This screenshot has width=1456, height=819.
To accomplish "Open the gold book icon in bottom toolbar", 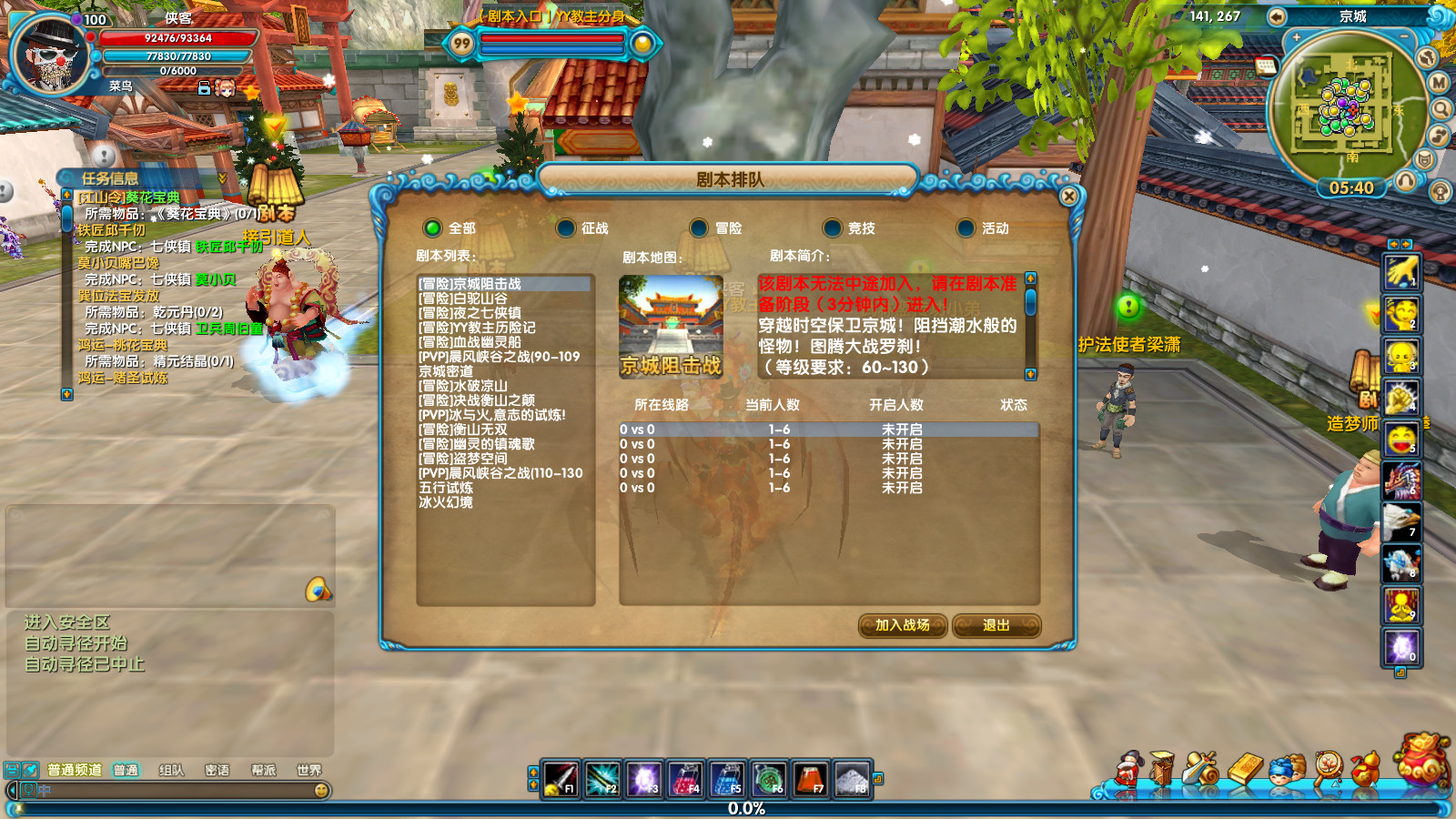I will click(1243, 767).
